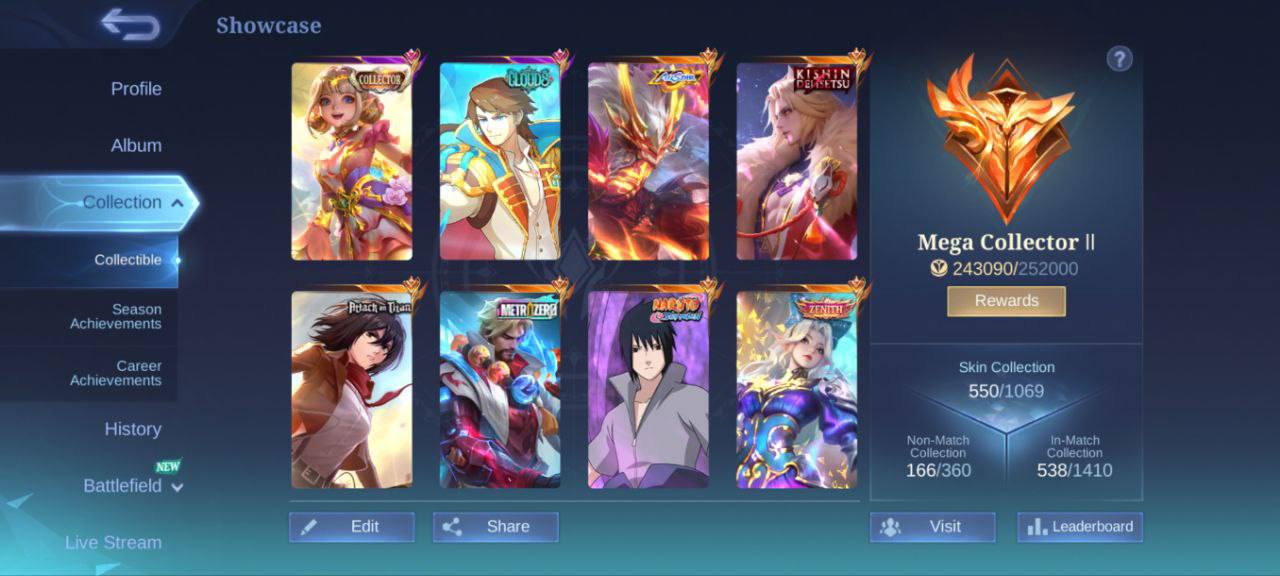
Task: Show help with the question mark icon
Action: point(1119,59)
